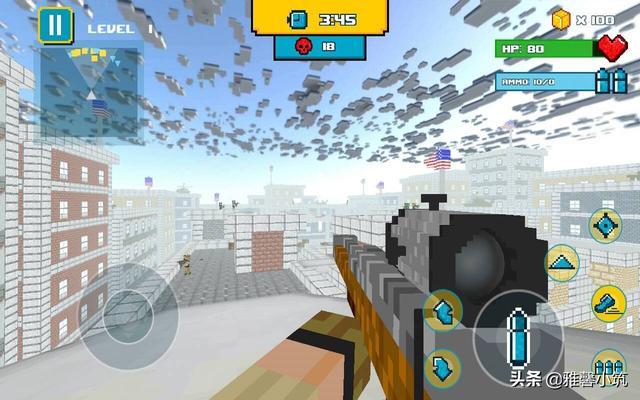
Task: Switch weapon with the lower arrow button
Action: click(x=443, y=367)
